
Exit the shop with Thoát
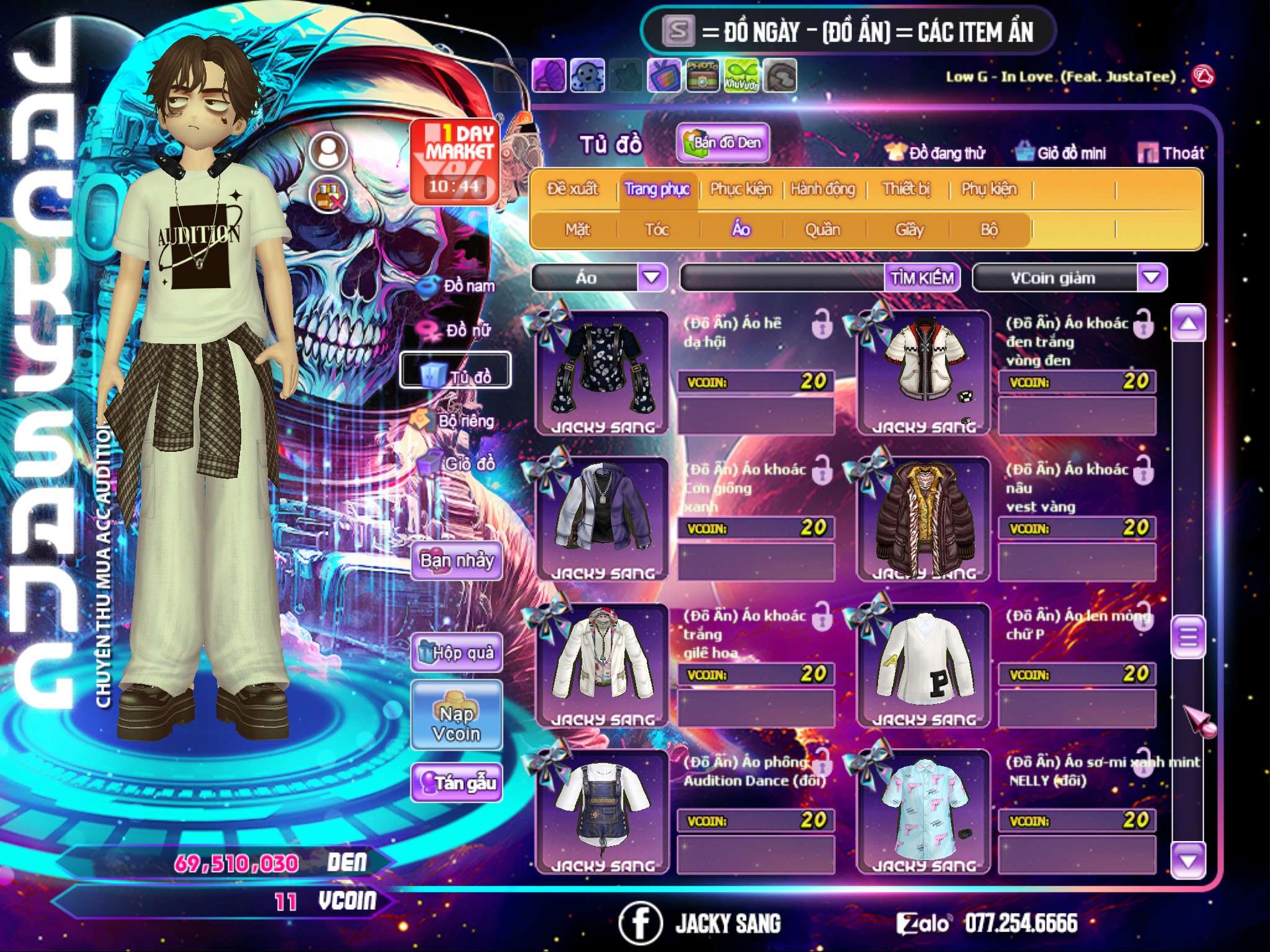[x=1171, y=153]
